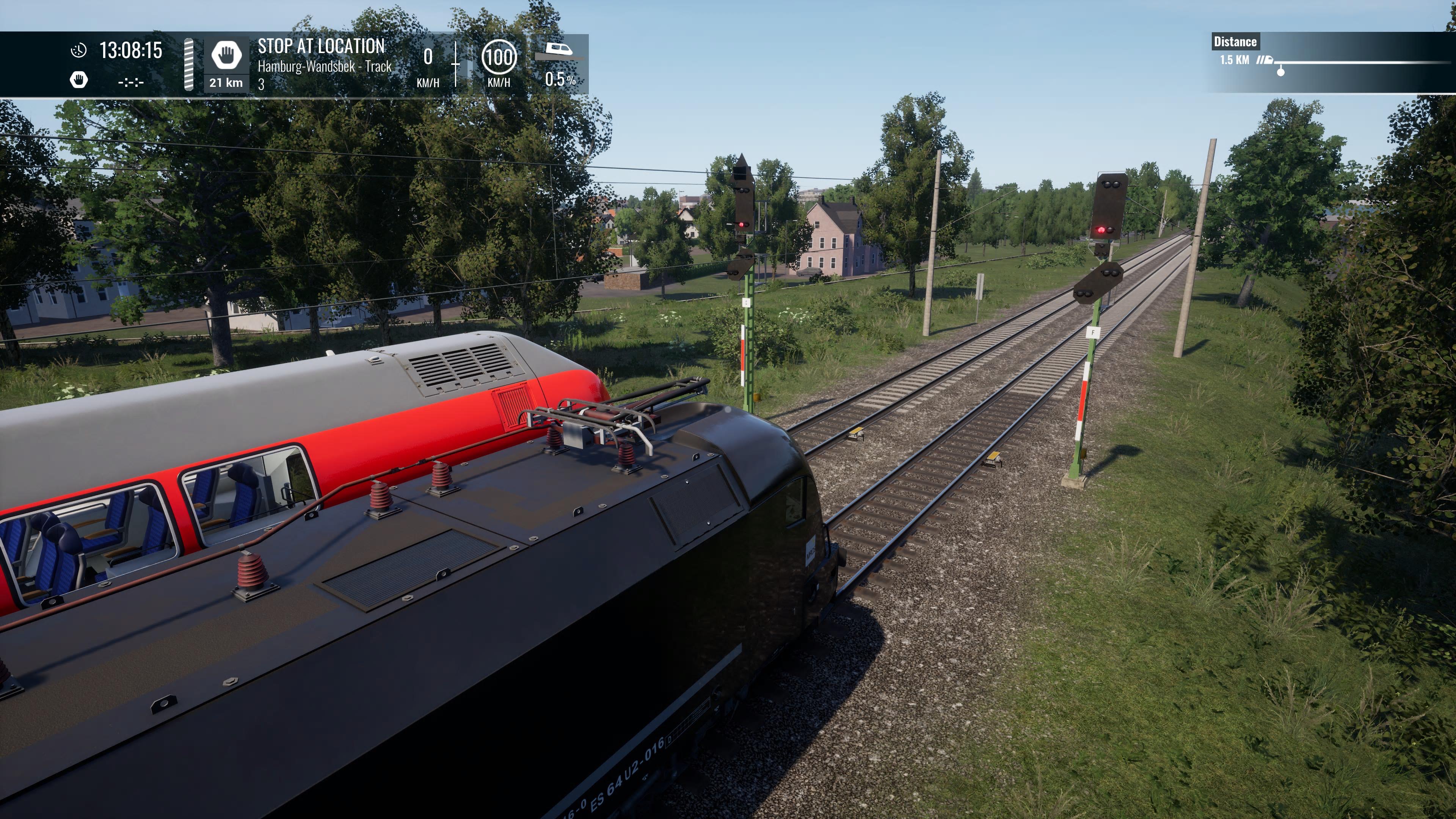Screen dimensions: 1456x819
Task: Click the marker on the Distance track bar
Action: (x=1281, y=71)
